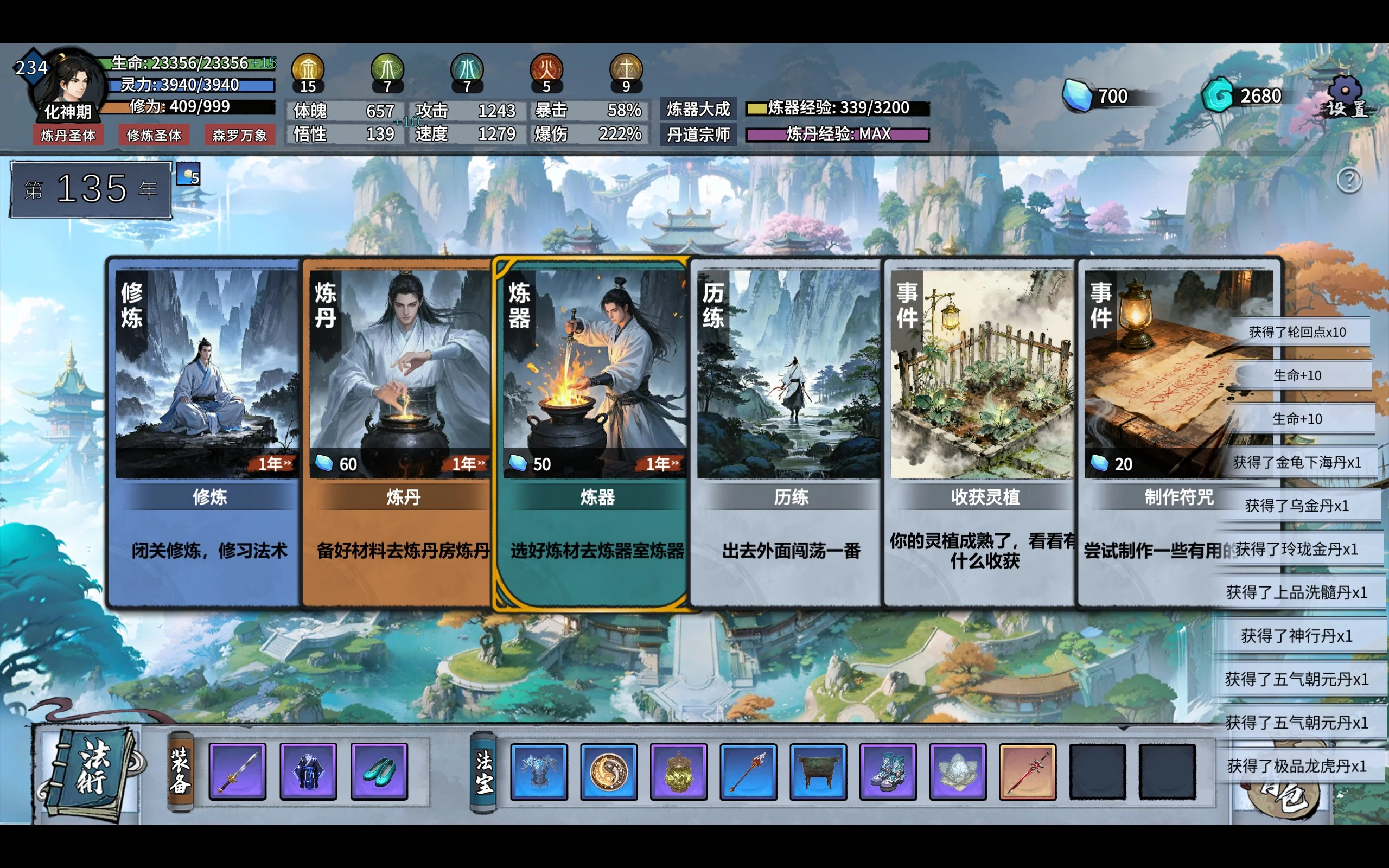Click the help question mark icon

pos(1351,180)
